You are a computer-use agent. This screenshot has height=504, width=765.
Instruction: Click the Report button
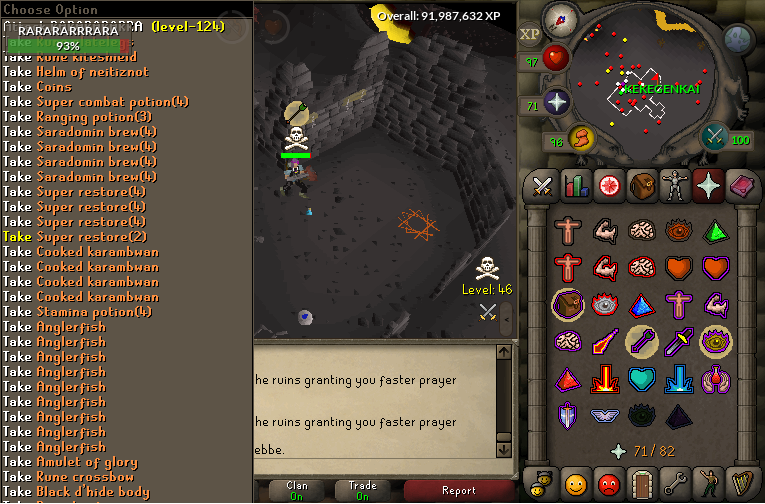pyautogui.click(x=458, y=490)
